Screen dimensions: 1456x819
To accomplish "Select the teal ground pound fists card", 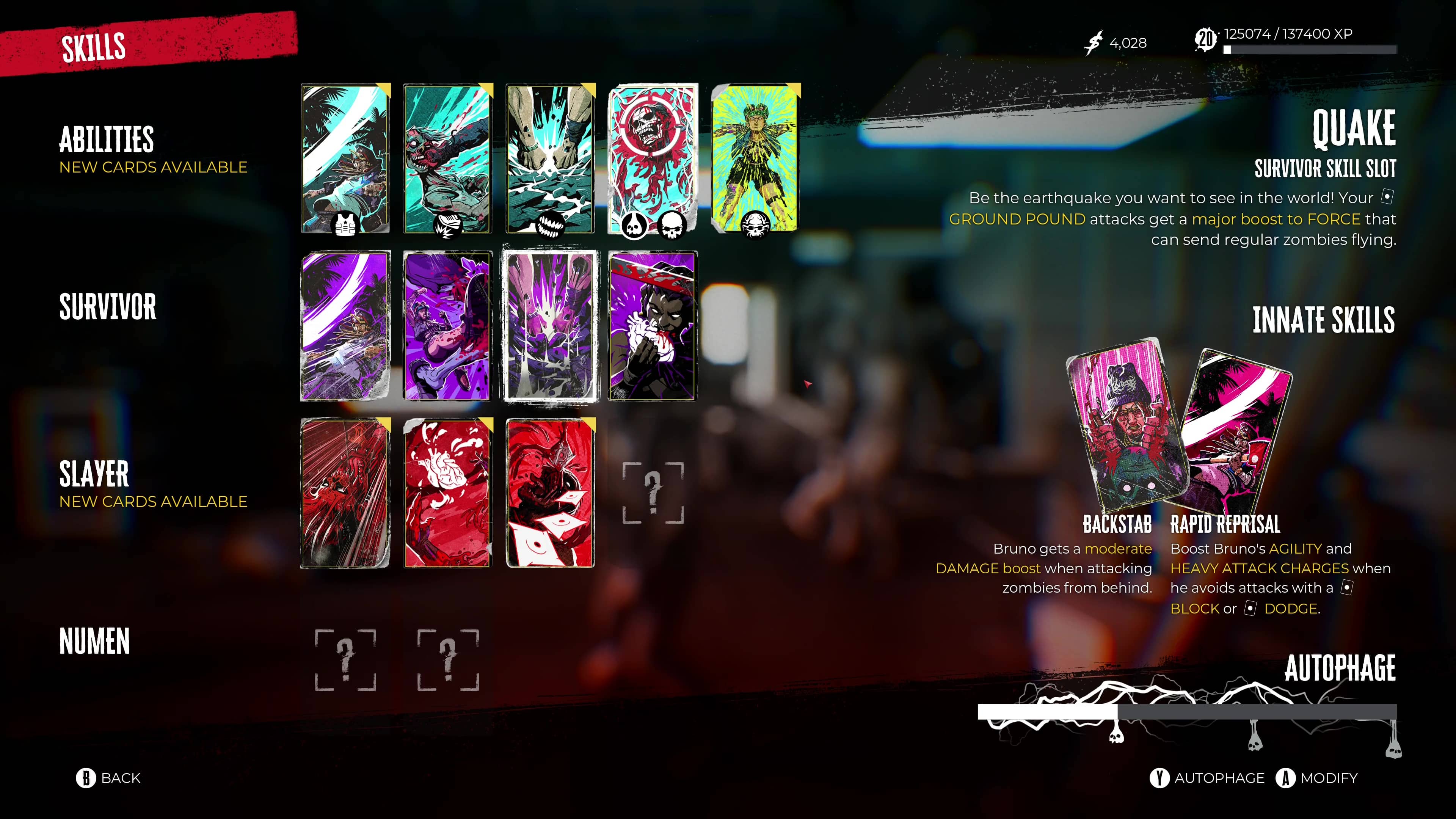I will coord(550,158).
